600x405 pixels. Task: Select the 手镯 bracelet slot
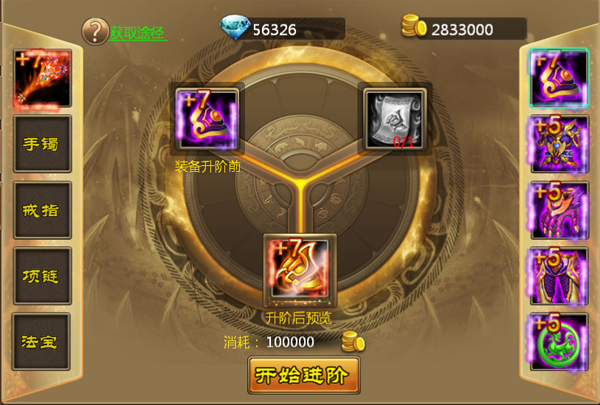[x=41, y=144]
